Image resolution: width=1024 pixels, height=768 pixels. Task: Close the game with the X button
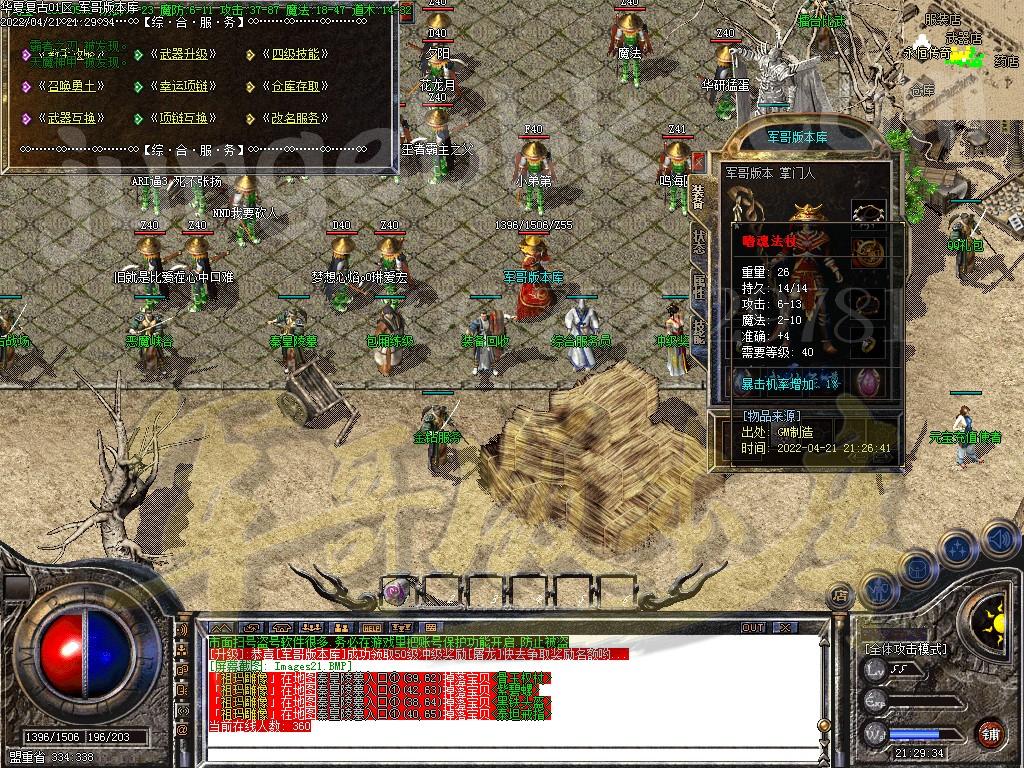786,628
